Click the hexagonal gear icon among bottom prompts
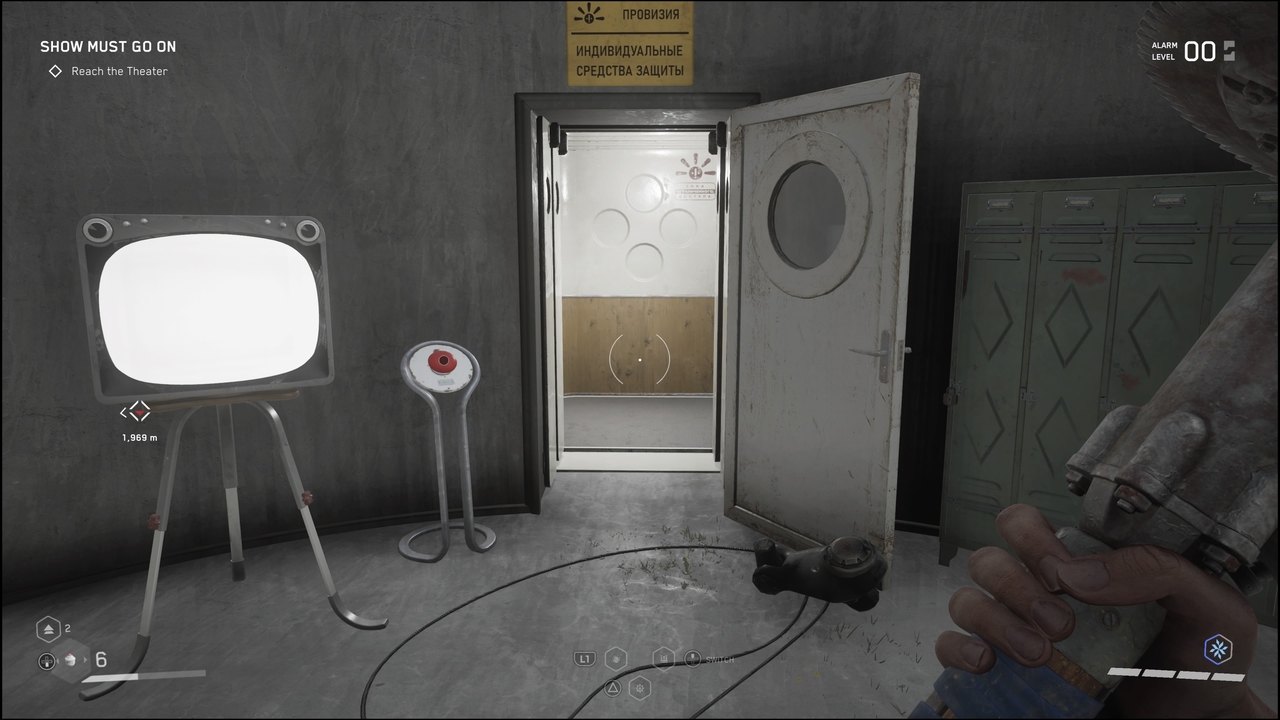Viewport: 1280px width, 720px height. pos(640,688)
